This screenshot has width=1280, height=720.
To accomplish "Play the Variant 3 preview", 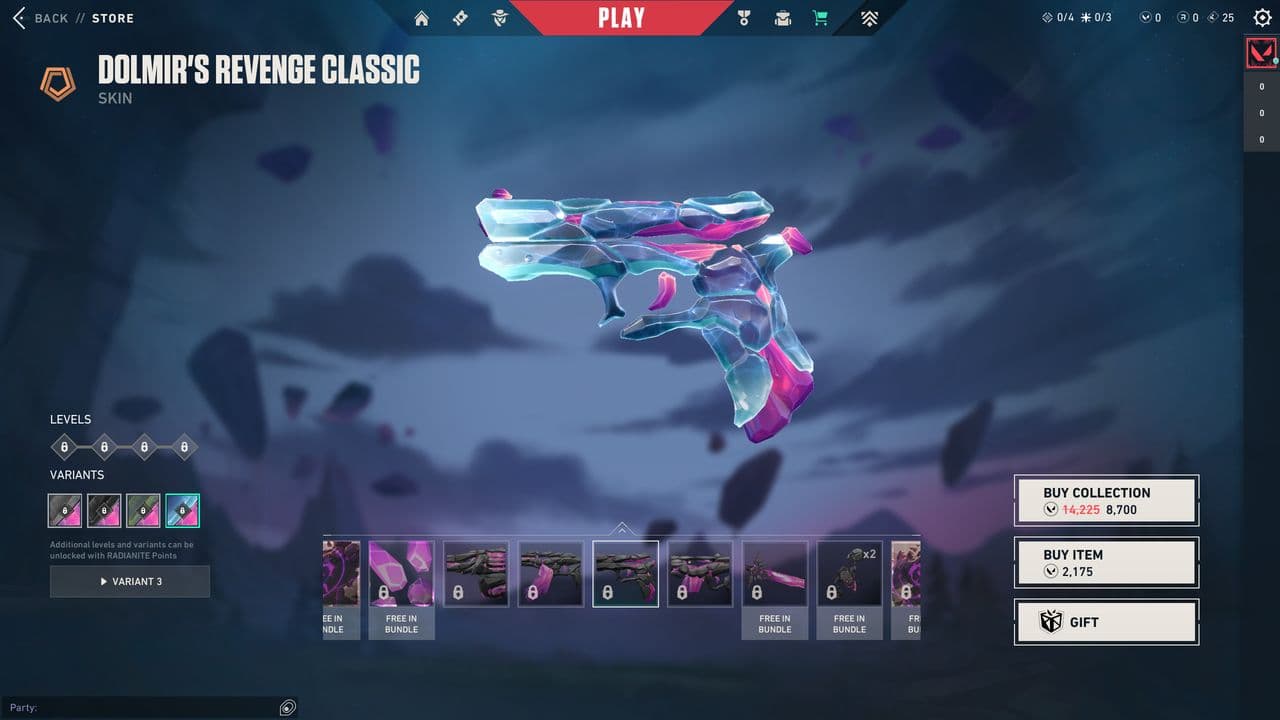I will tap(130, 581).
